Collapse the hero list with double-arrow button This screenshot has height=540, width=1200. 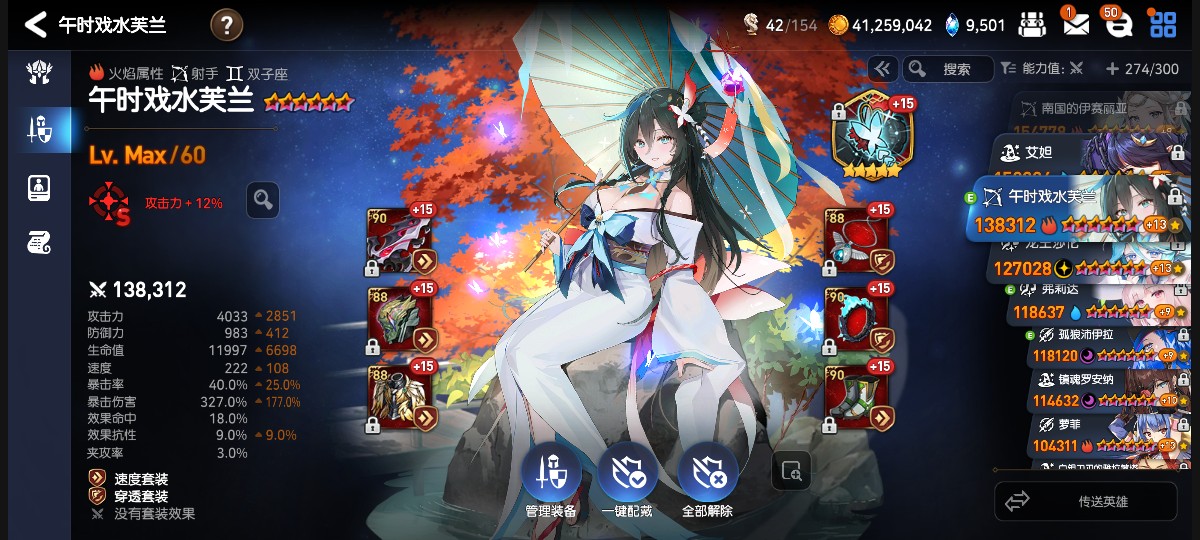(x=882, y=69)
